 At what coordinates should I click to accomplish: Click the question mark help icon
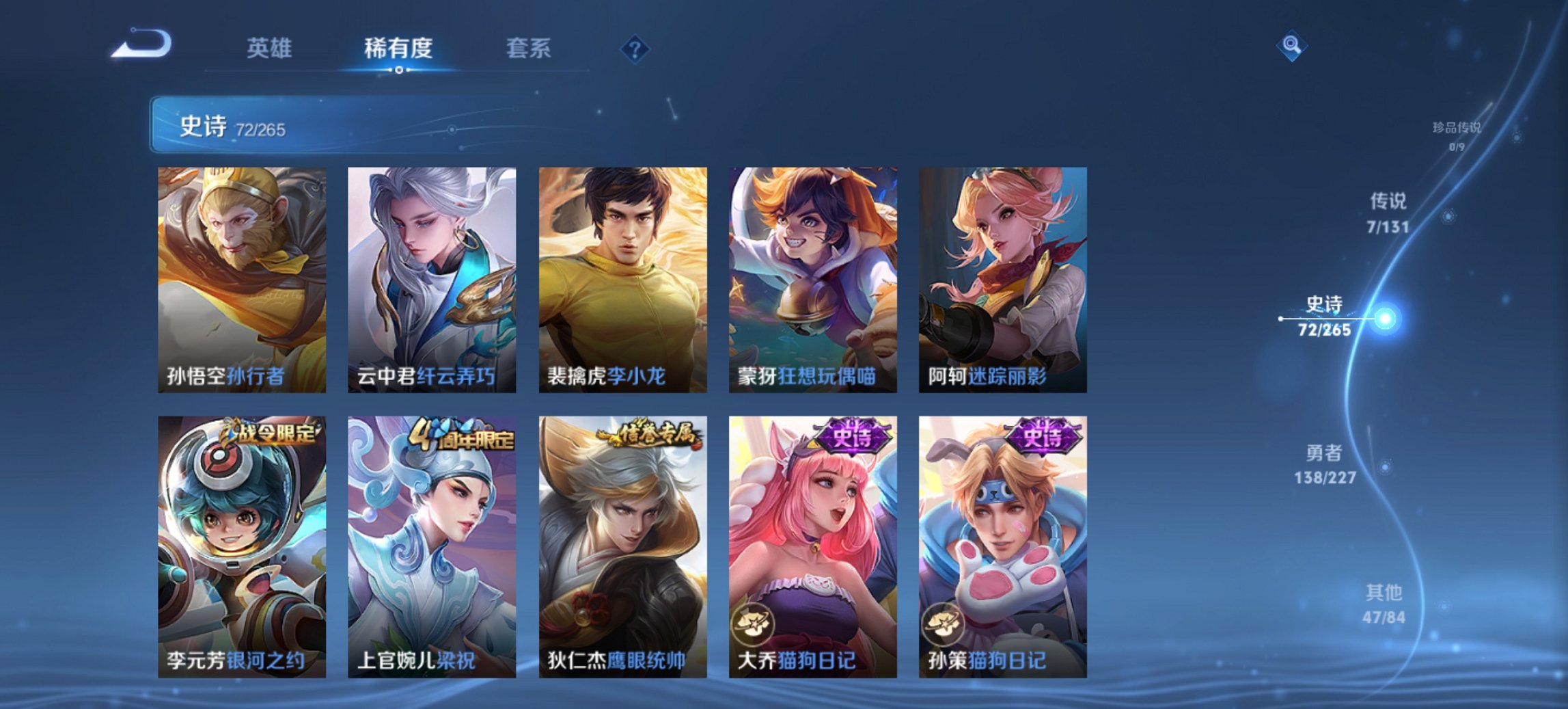[x=635, y=48]
